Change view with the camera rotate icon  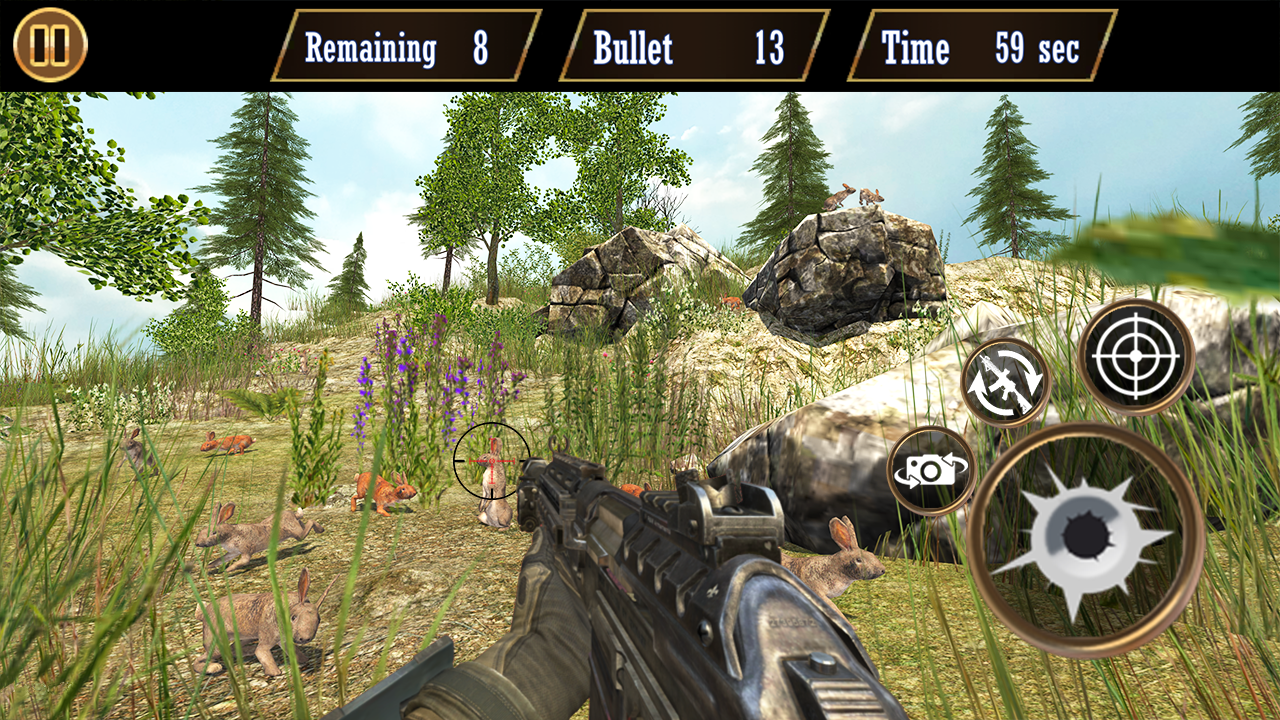(x=931, y=471)
